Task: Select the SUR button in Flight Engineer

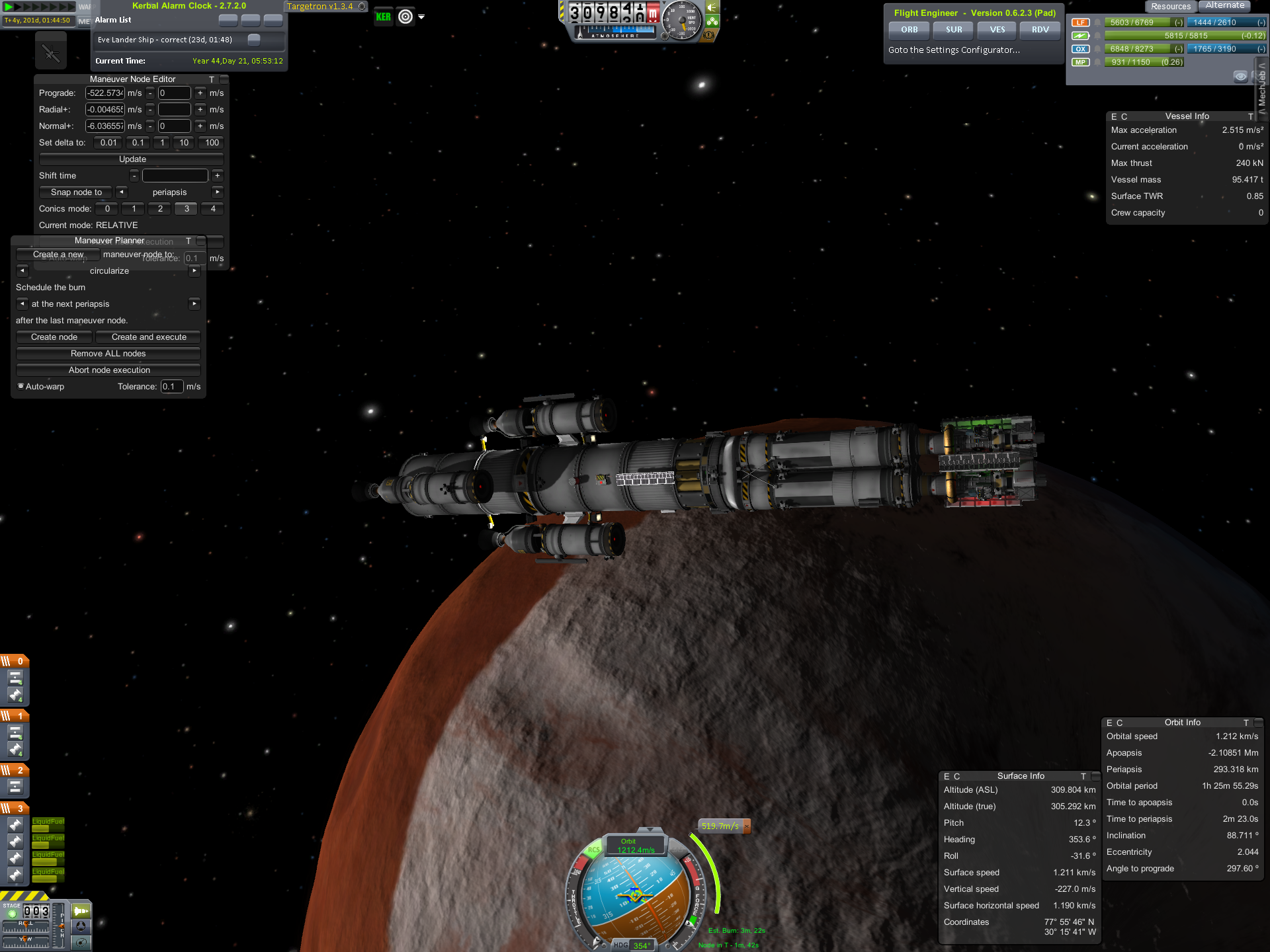Action: [x=953, y=30]
